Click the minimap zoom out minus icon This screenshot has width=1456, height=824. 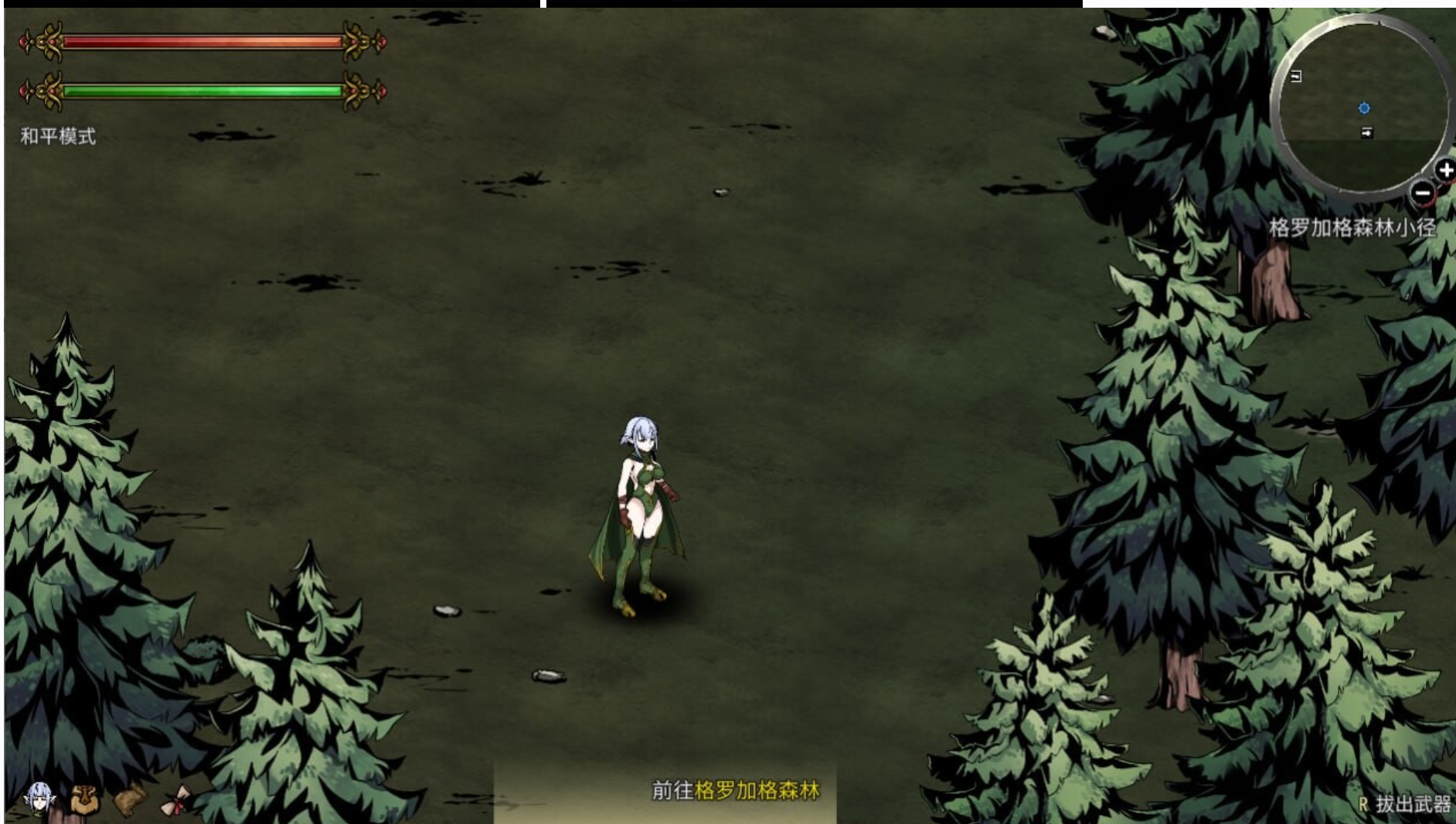click(1423, 192)
